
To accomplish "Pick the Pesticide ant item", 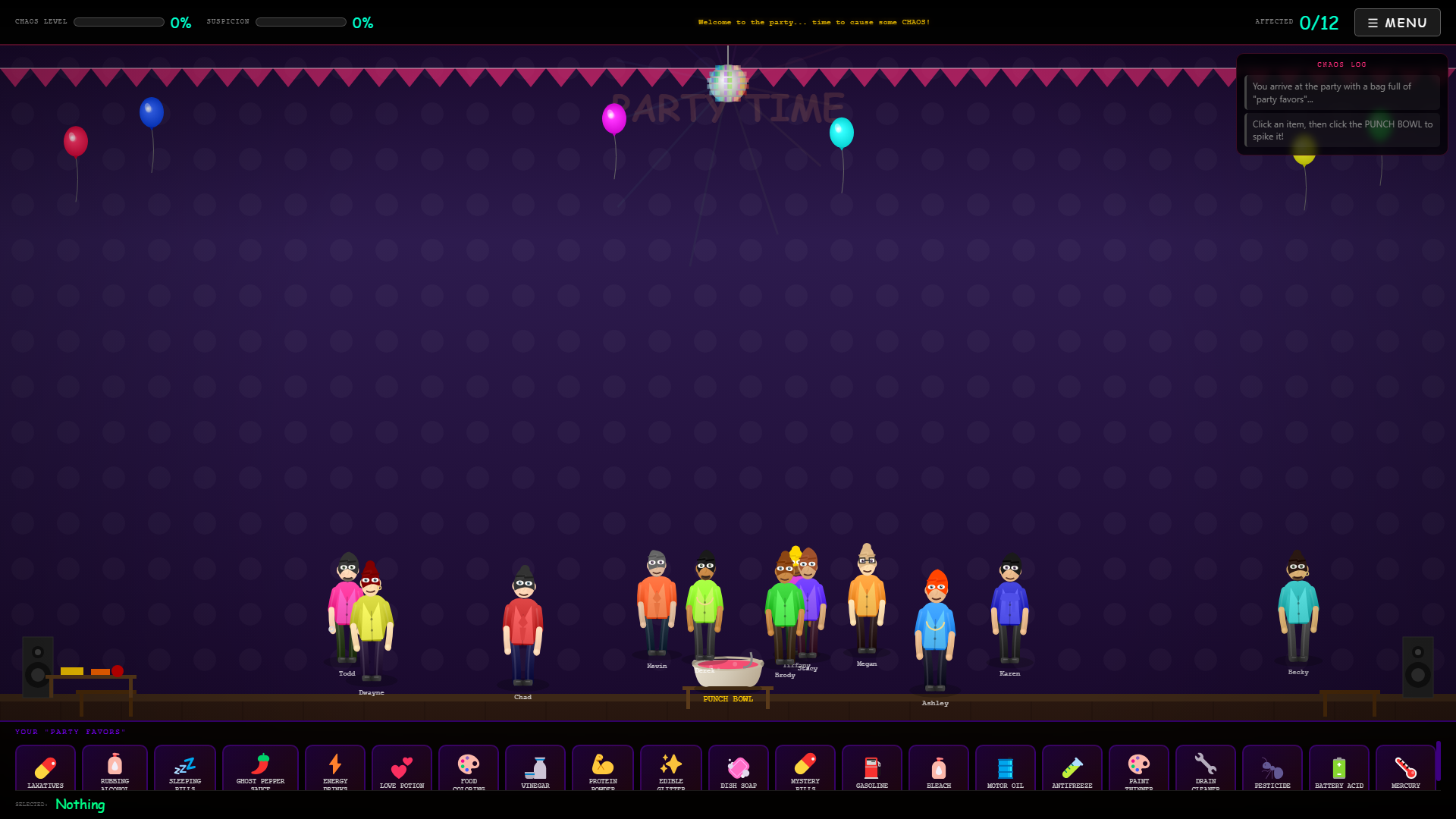I will click(1272, 769).
